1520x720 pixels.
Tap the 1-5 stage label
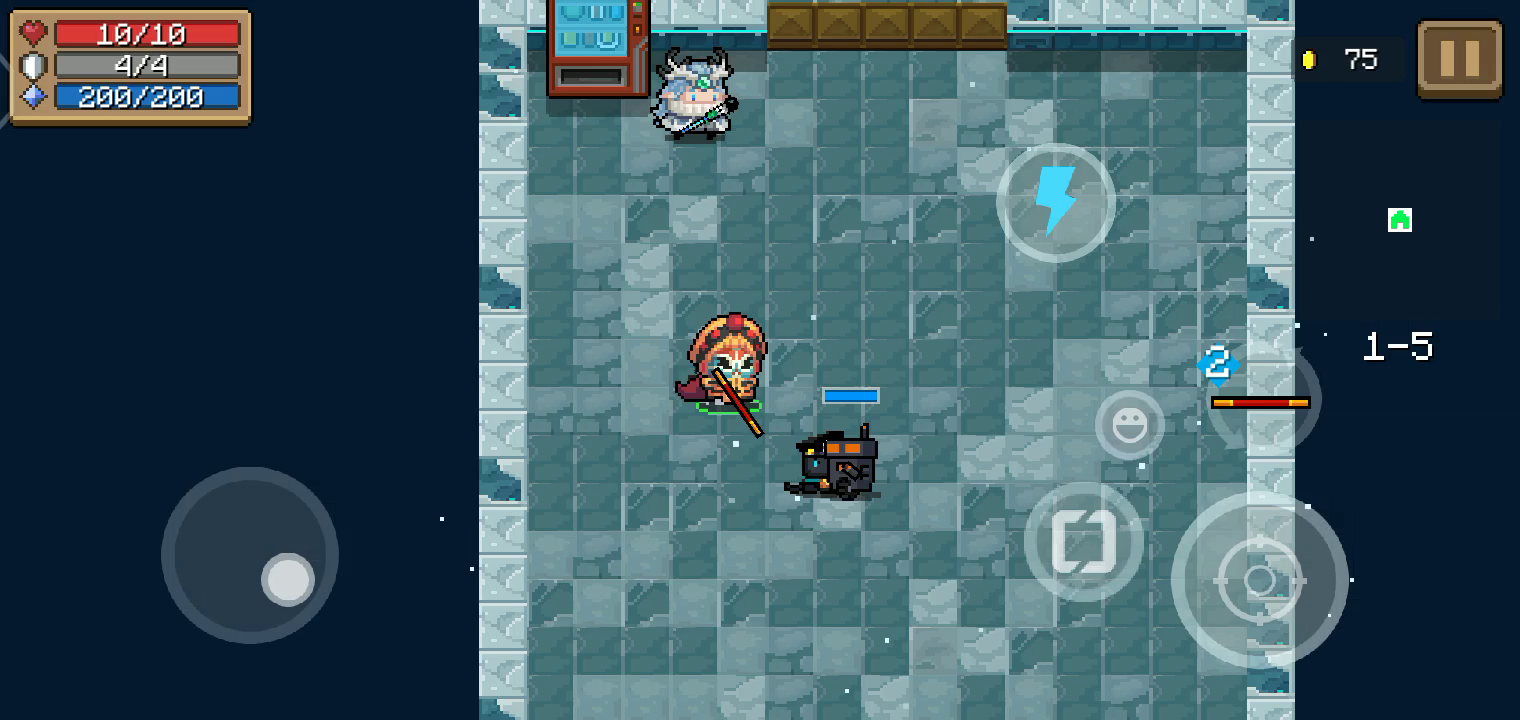coord(1399,346)
